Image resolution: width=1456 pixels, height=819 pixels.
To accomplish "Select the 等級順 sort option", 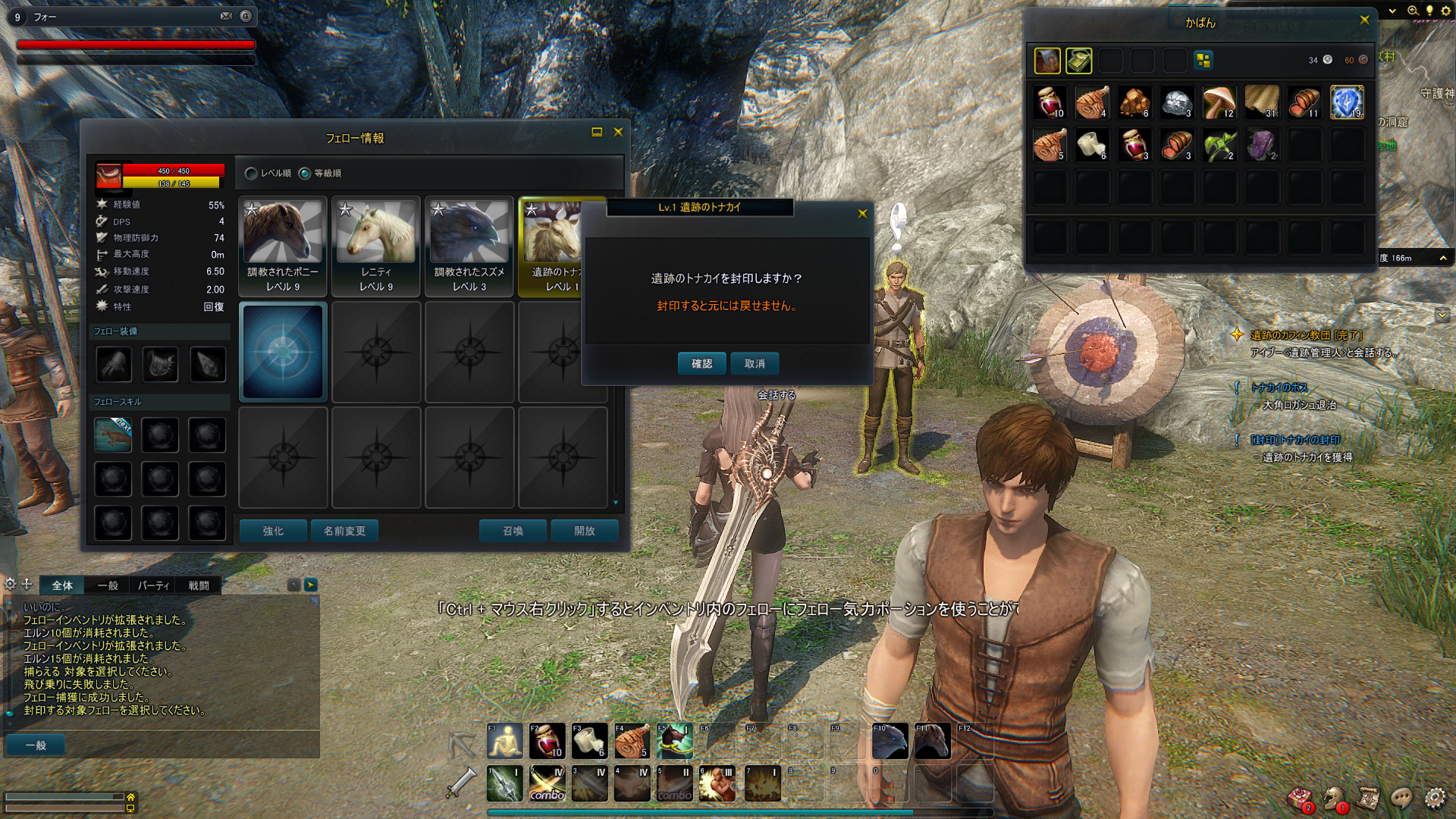I will [x=305, y=174].
